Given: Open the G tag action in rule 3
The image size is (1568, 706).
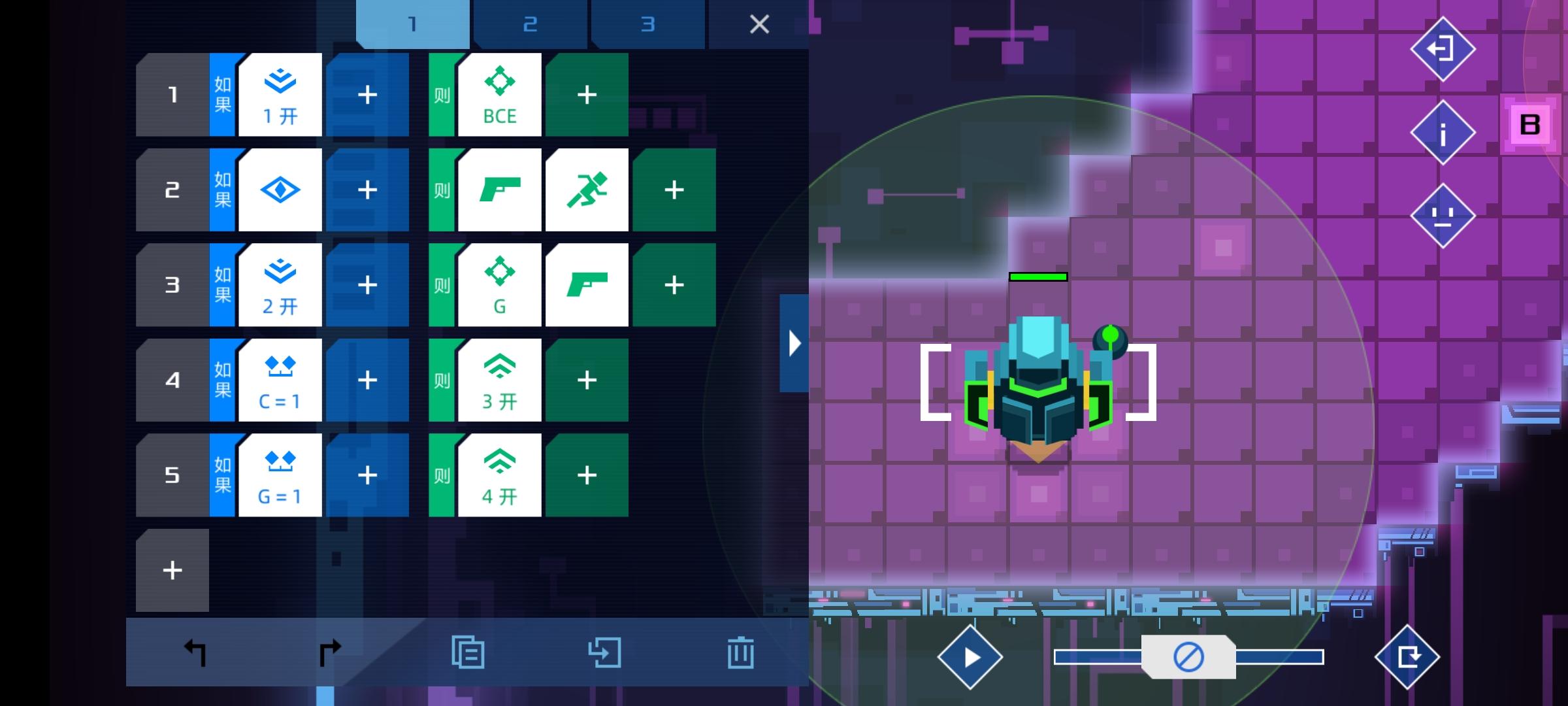Looking at the screenshot, I should point(499,284).
